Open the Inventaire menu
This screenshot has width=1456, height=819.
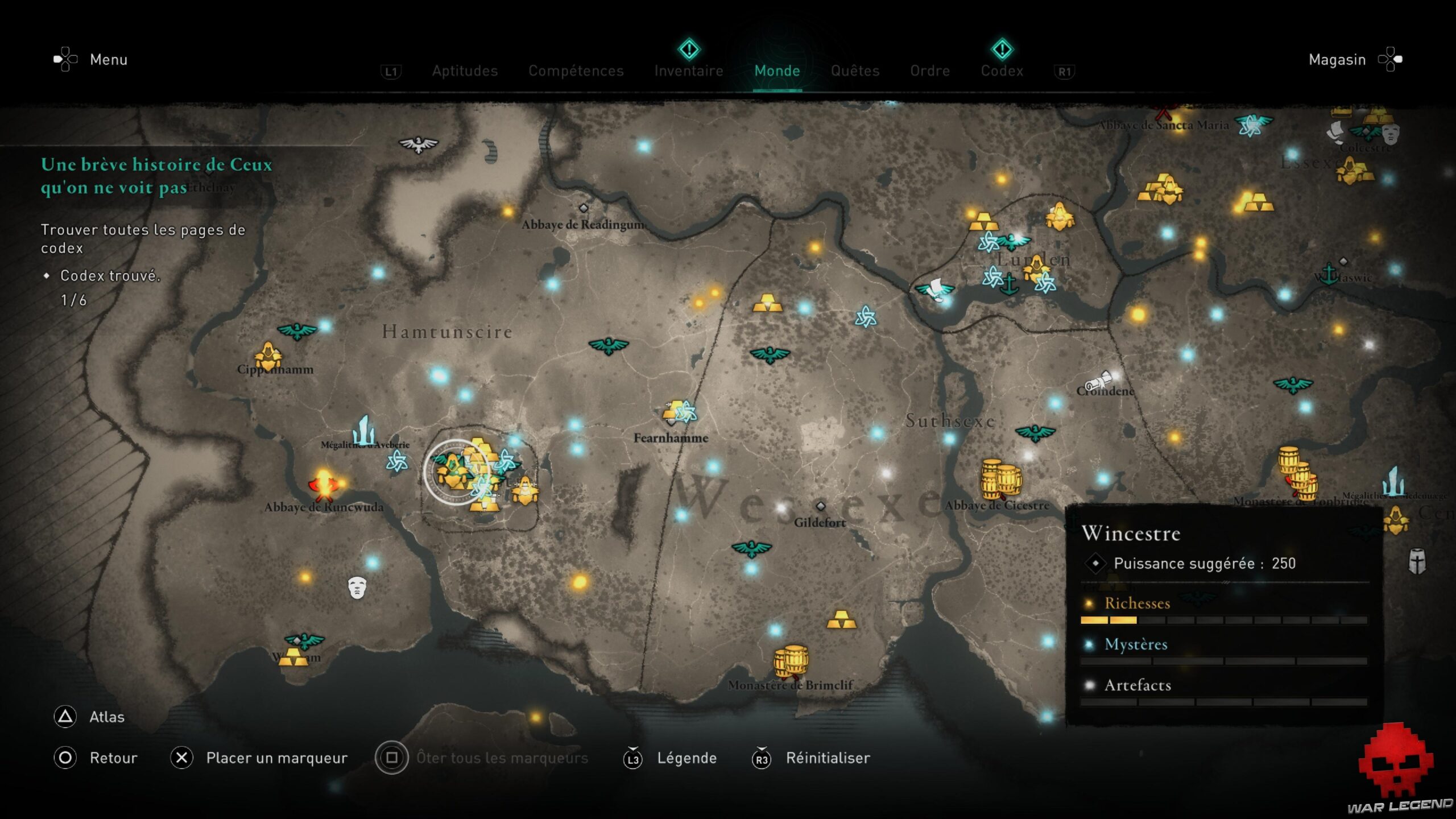click(689, 71)
